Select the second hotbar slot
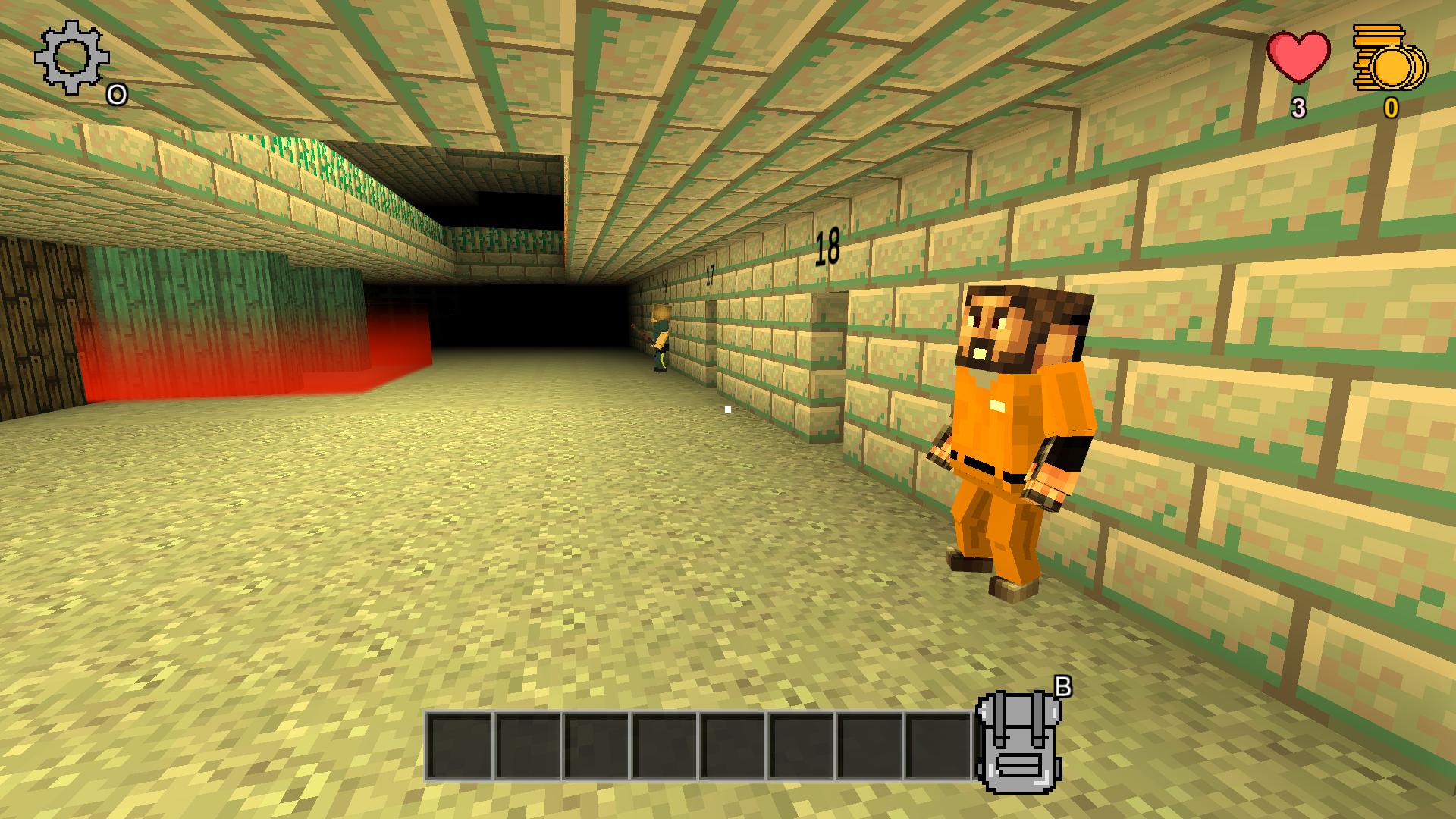Viewport: 1456px width, 819px height. coord(527,747)
